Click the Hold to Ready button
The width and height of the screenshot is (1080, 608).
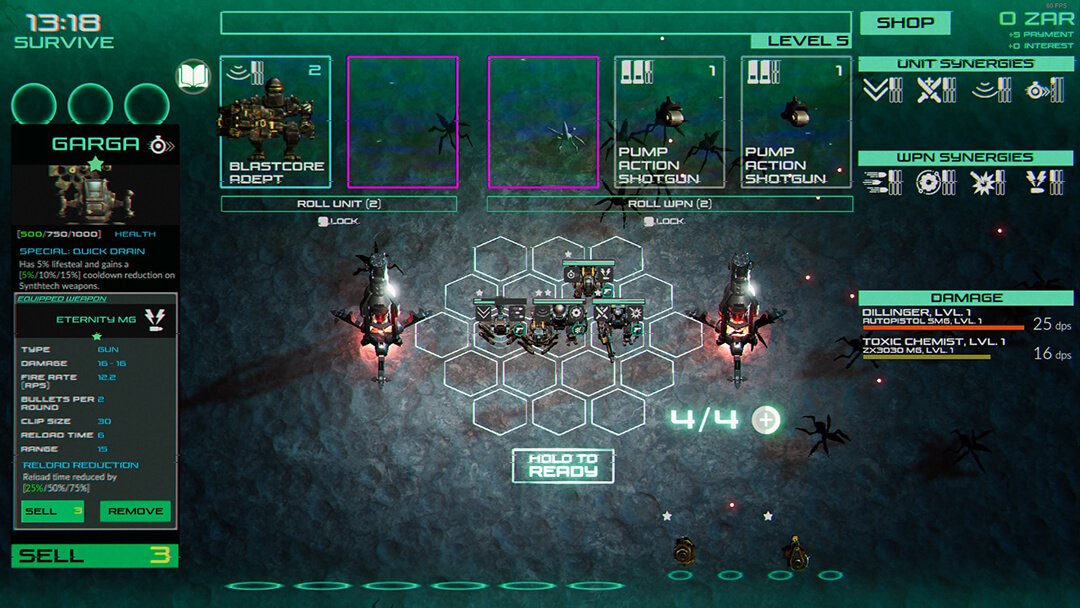click(563, 465)
